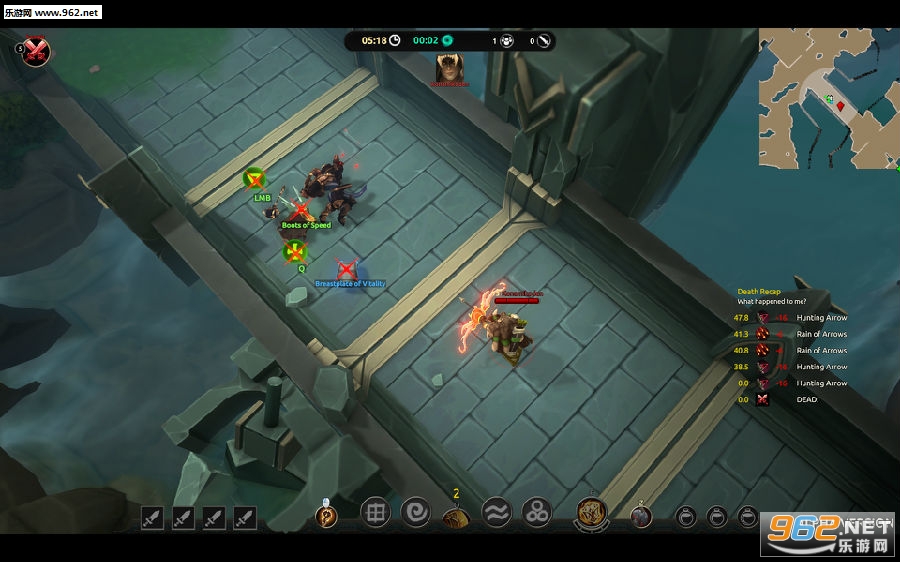Activate the wave-lines ability
Viewport: 900px width, 562px height.
tap(497, 513)
